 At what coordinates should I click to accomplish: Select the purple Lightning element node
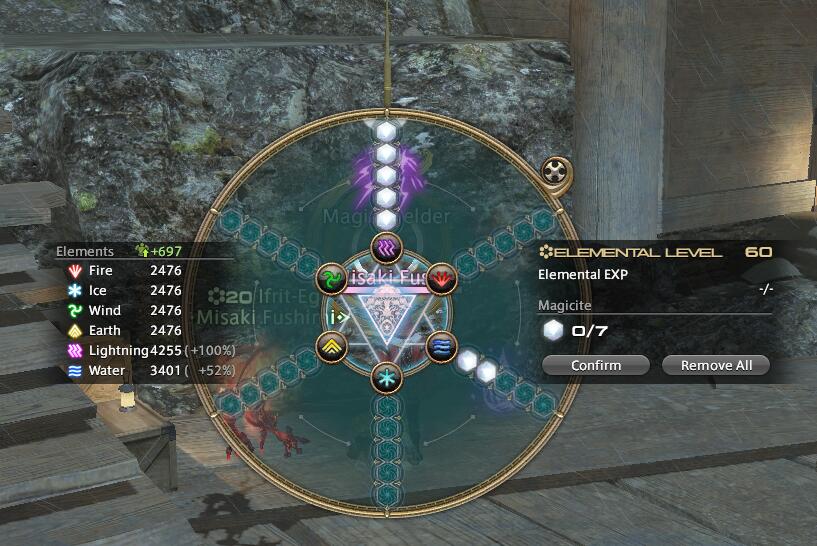coord(386,246)
